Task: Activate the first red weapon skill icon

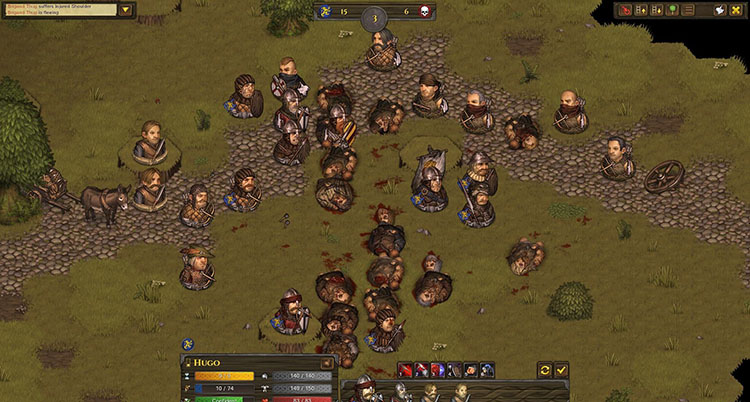Action: pos(405,370)
